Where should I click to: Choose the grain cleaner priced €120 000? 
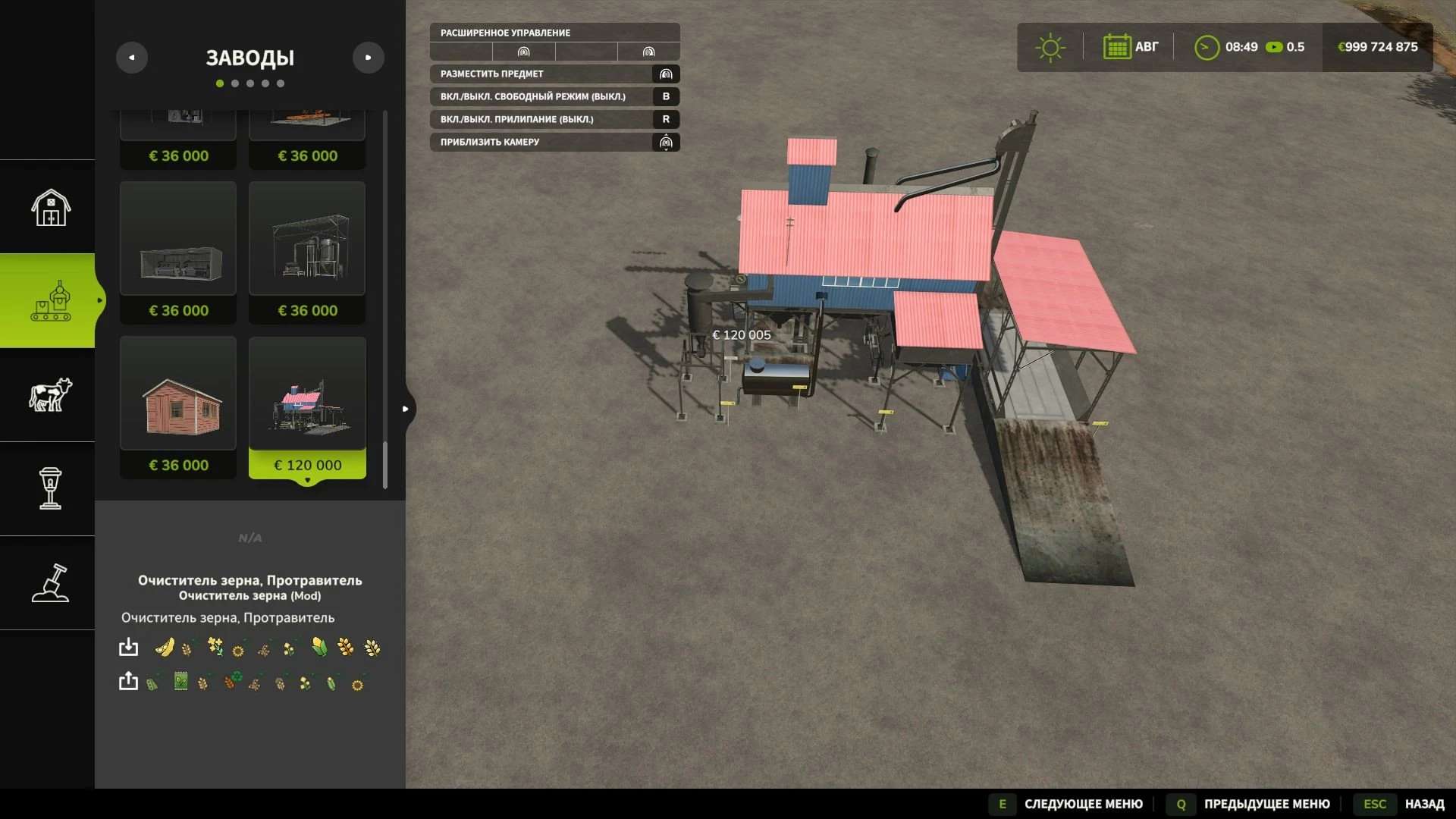coord(307,407)
